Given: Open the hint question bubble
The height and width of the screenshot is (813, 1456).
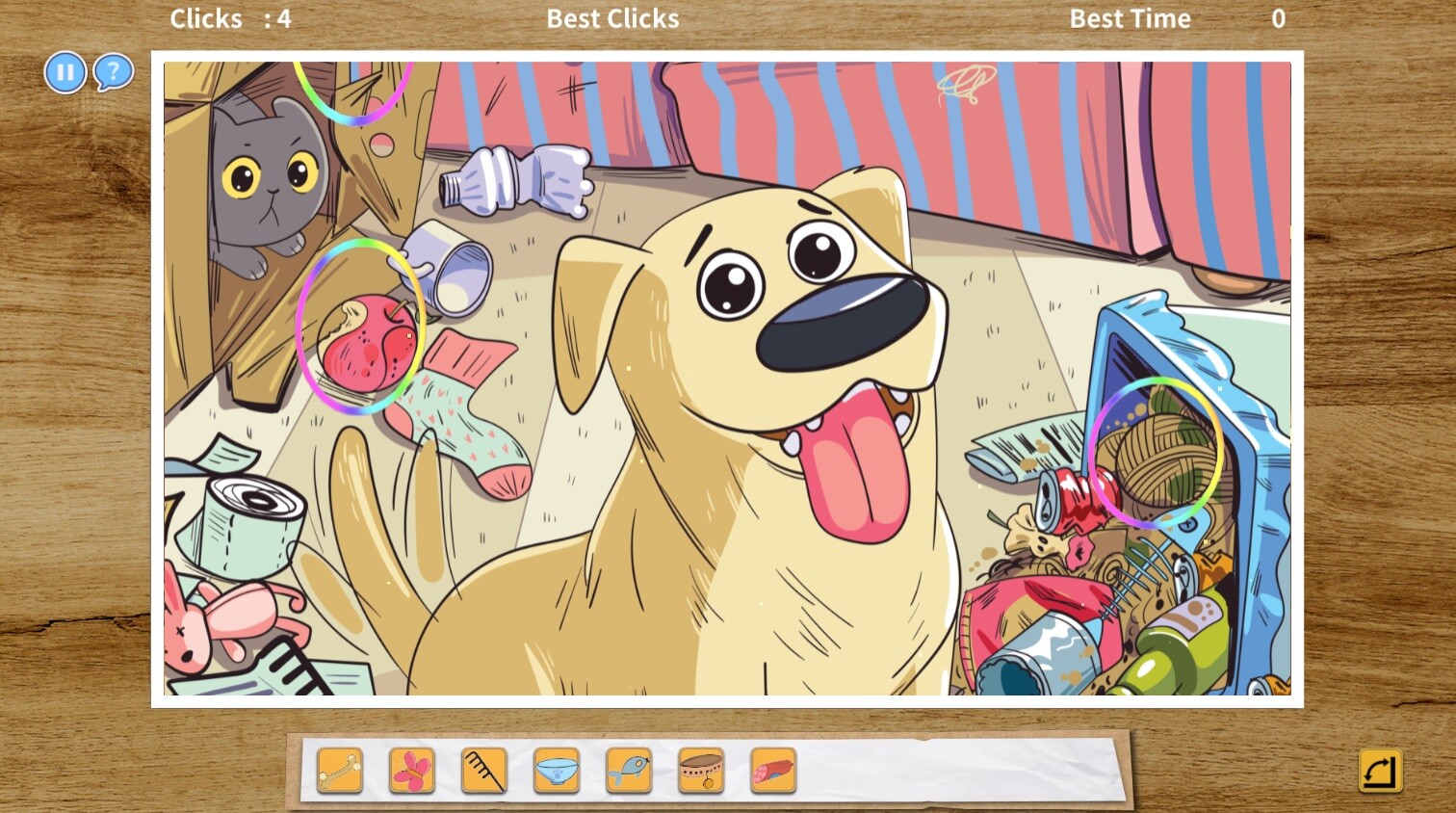Looking at the screenshot, I should [x=113, y=71].
